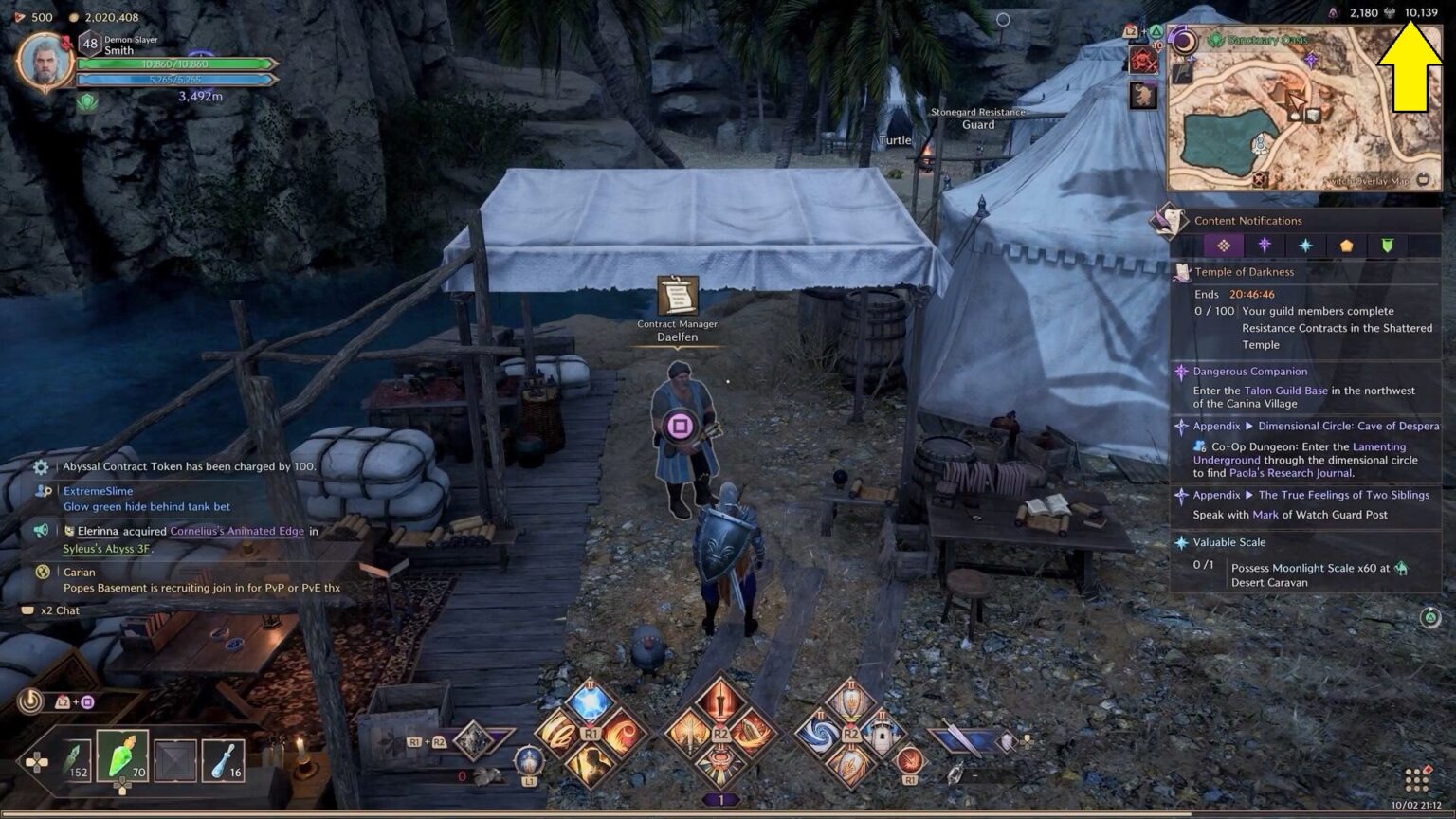The image size is (1456, 819).
Task: Open the Temple of Darkness guild objective
Action: pyautogui.click(x=1244, y=272)
